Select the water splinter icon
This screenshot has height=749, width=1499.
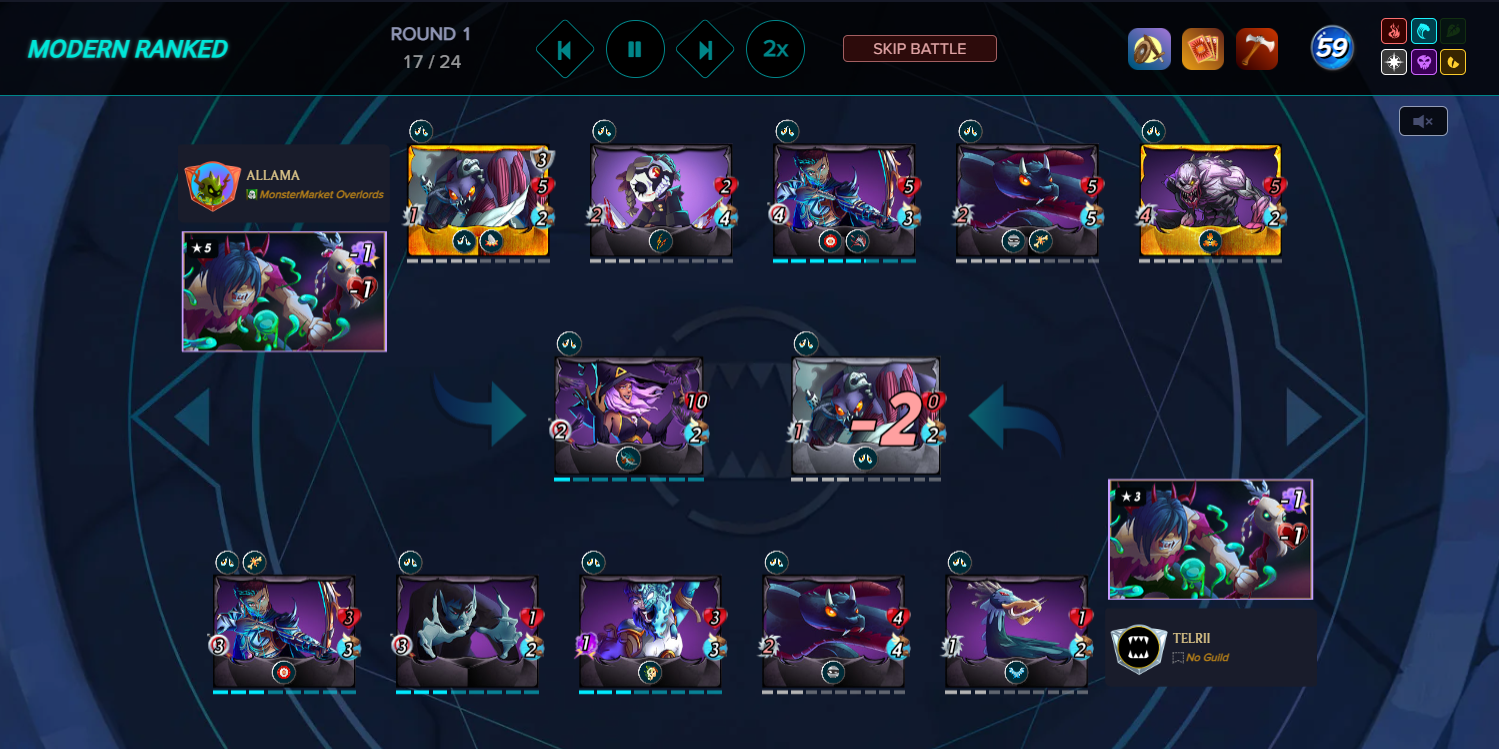(x=1424, y=31)
